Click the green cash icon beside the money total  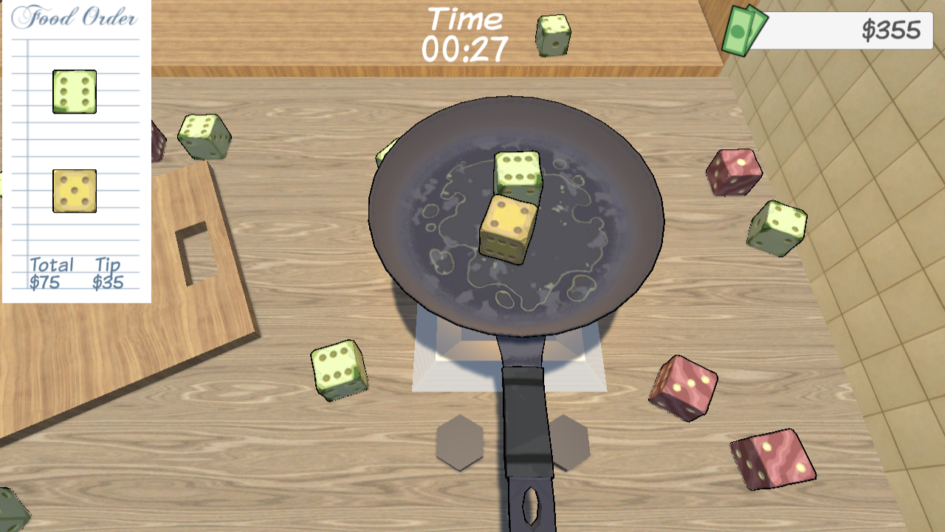pyautogui.click(x=743, y=30)
